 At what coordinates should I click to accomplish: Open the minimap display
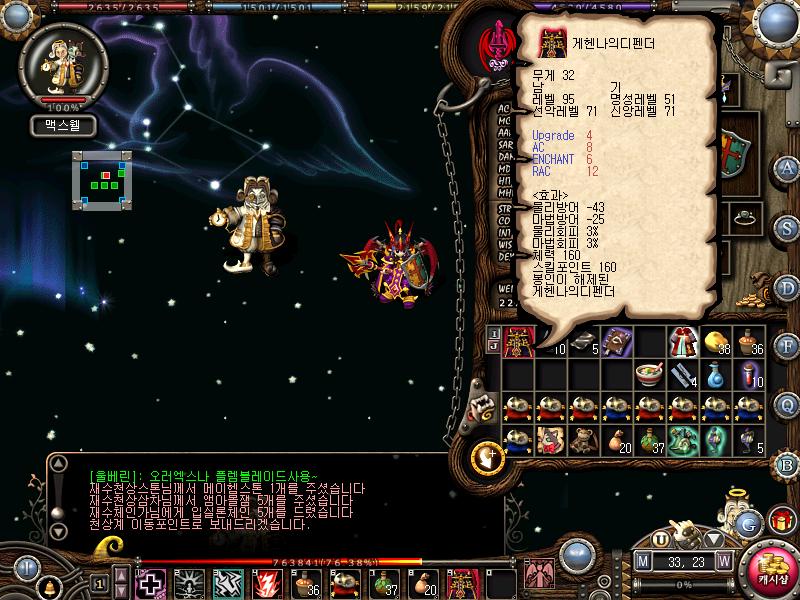point(102,180)
